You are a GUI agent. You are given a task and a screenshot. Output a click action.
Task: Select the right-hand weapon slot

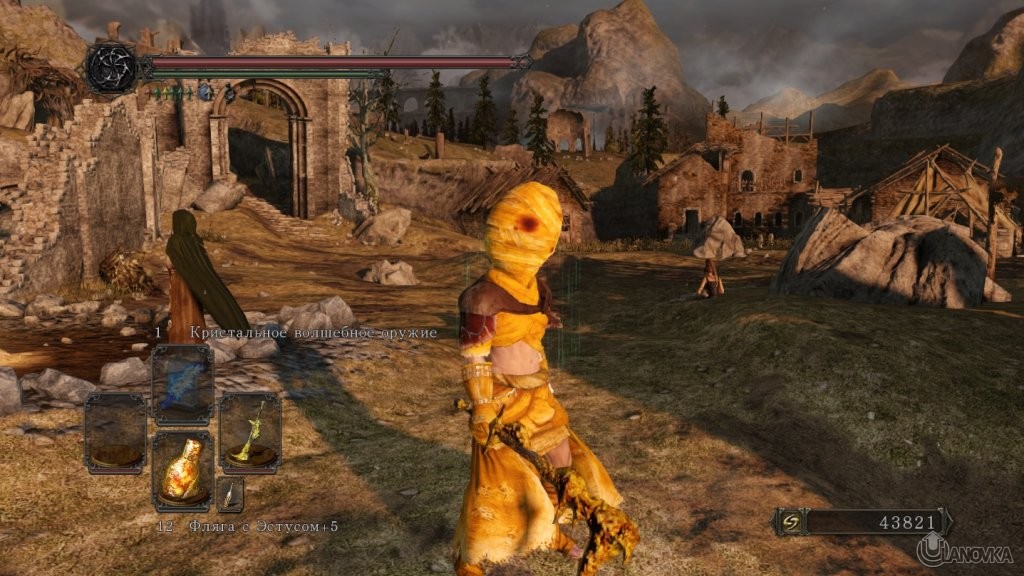point(249,432)
